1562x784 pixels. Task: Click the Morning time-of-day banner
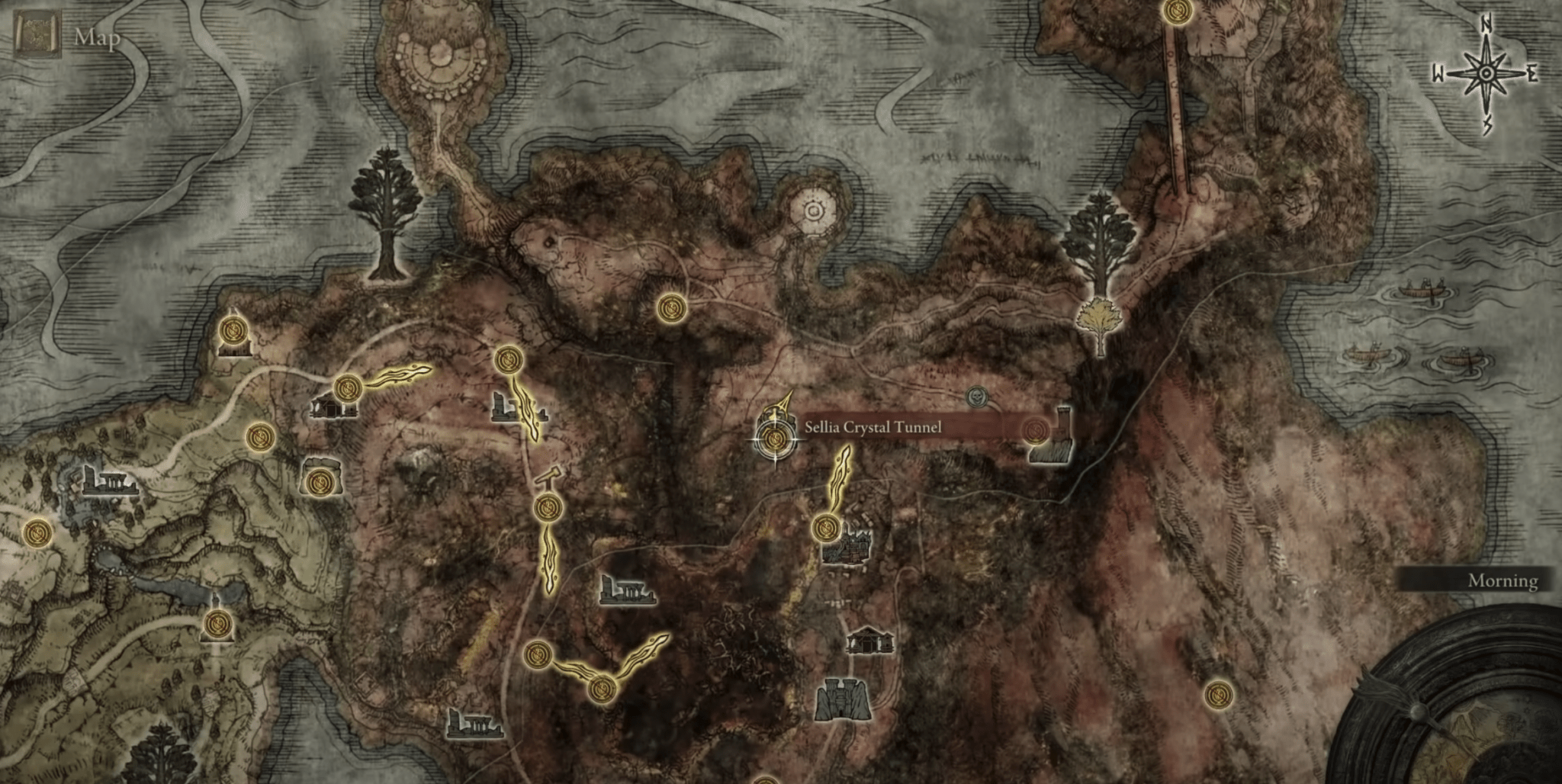click(x=1501, y=582)
